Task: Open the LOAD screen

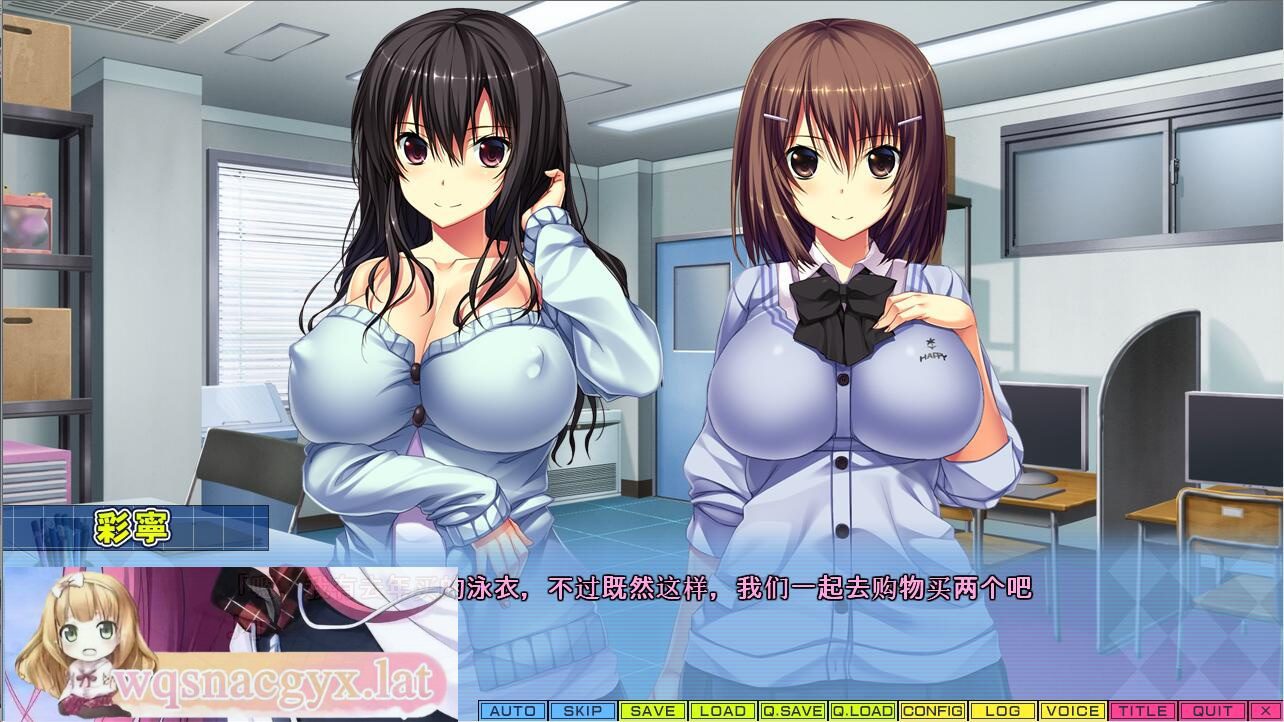Action: point(722,711)
